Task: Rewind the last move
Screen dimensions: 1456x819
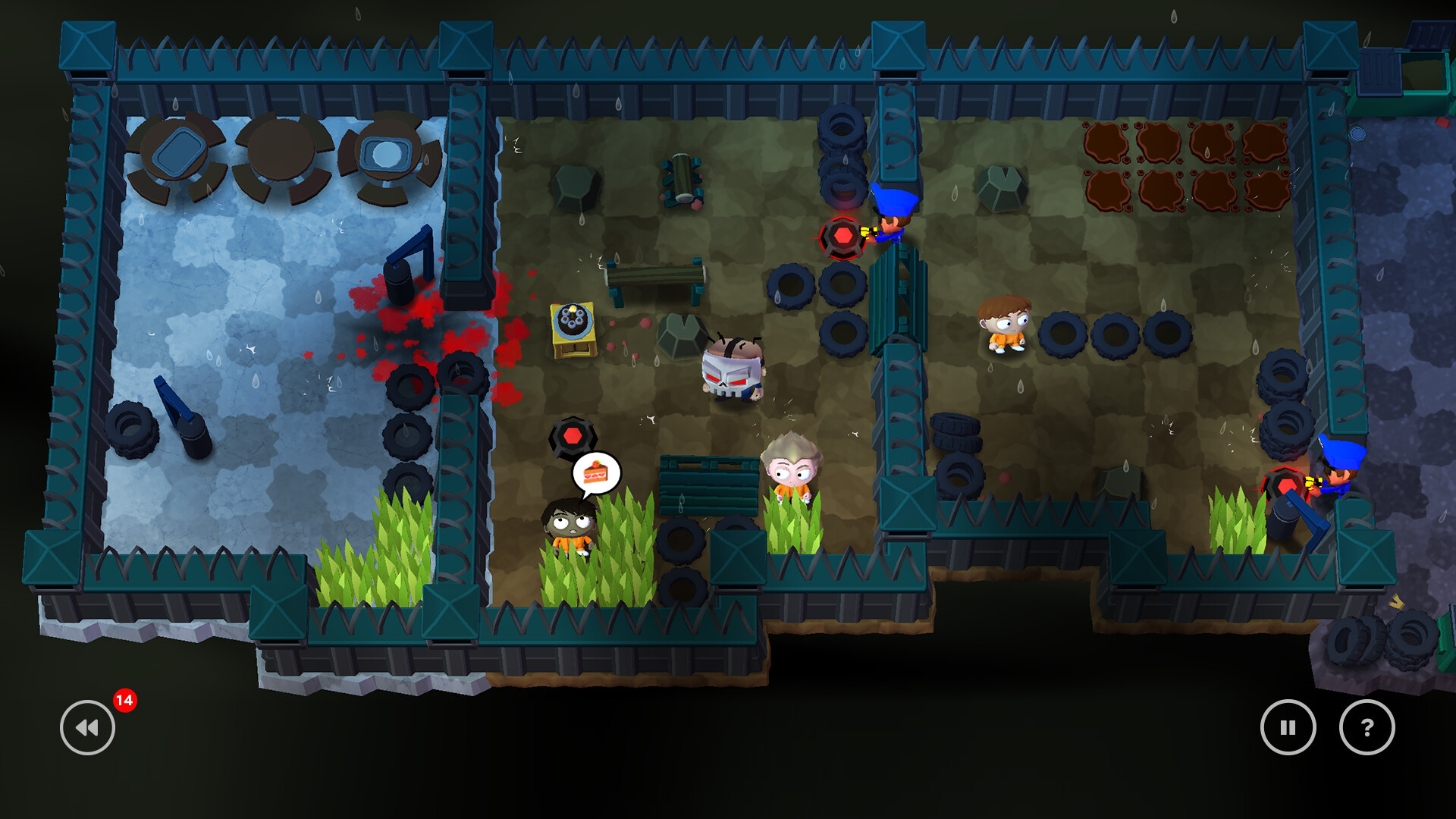Action: (x=87, y=727)
